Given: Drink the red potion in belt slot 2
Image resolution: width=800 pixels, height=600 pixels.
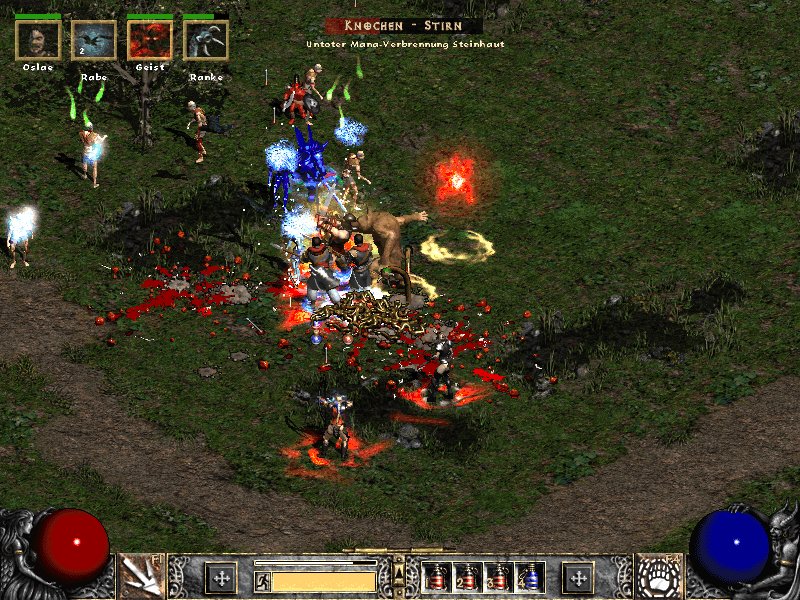Looking at the screenshot, I should tap(467, 577).
